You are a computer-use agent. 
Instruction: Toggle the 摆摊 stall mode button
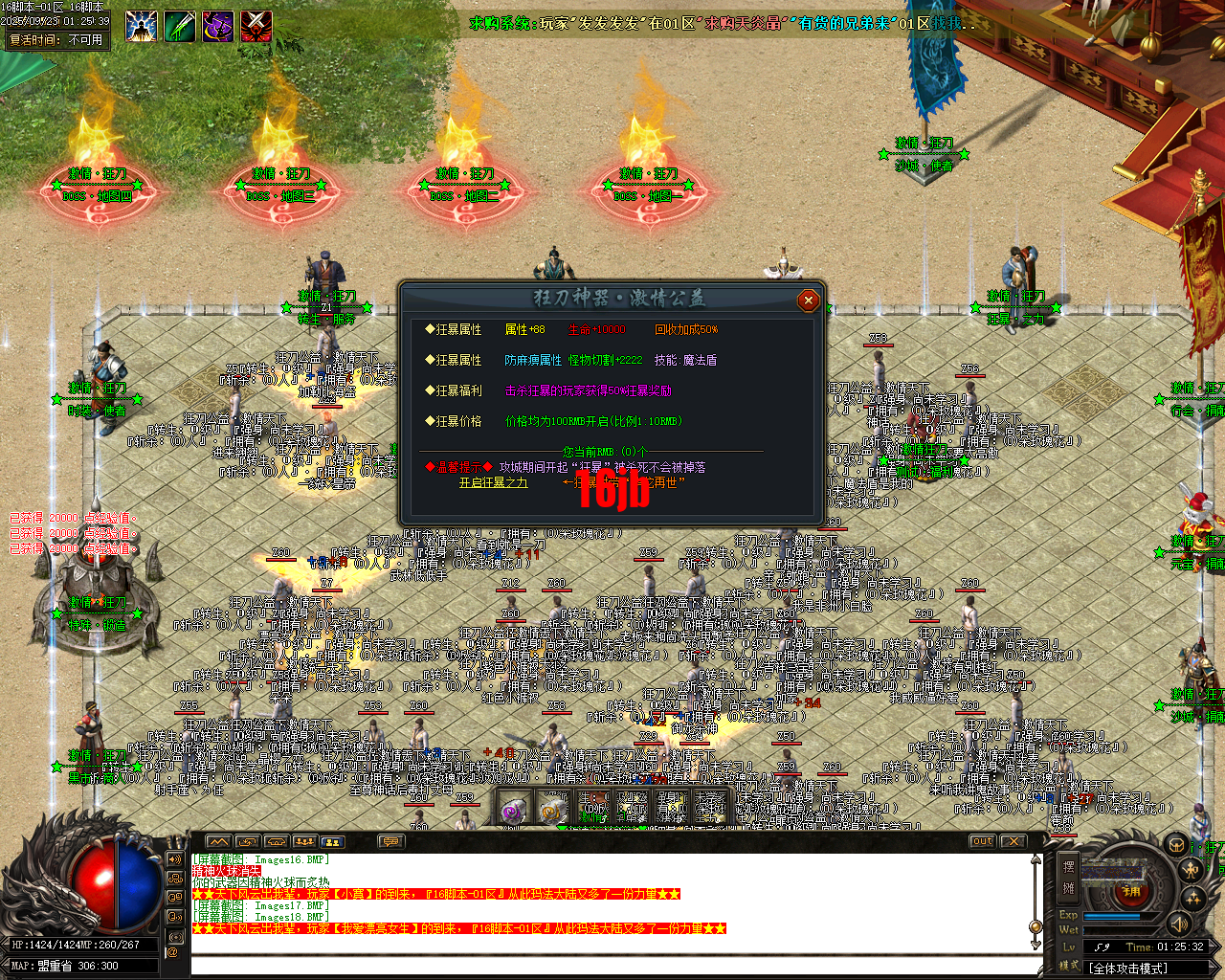click(1069, 877)
